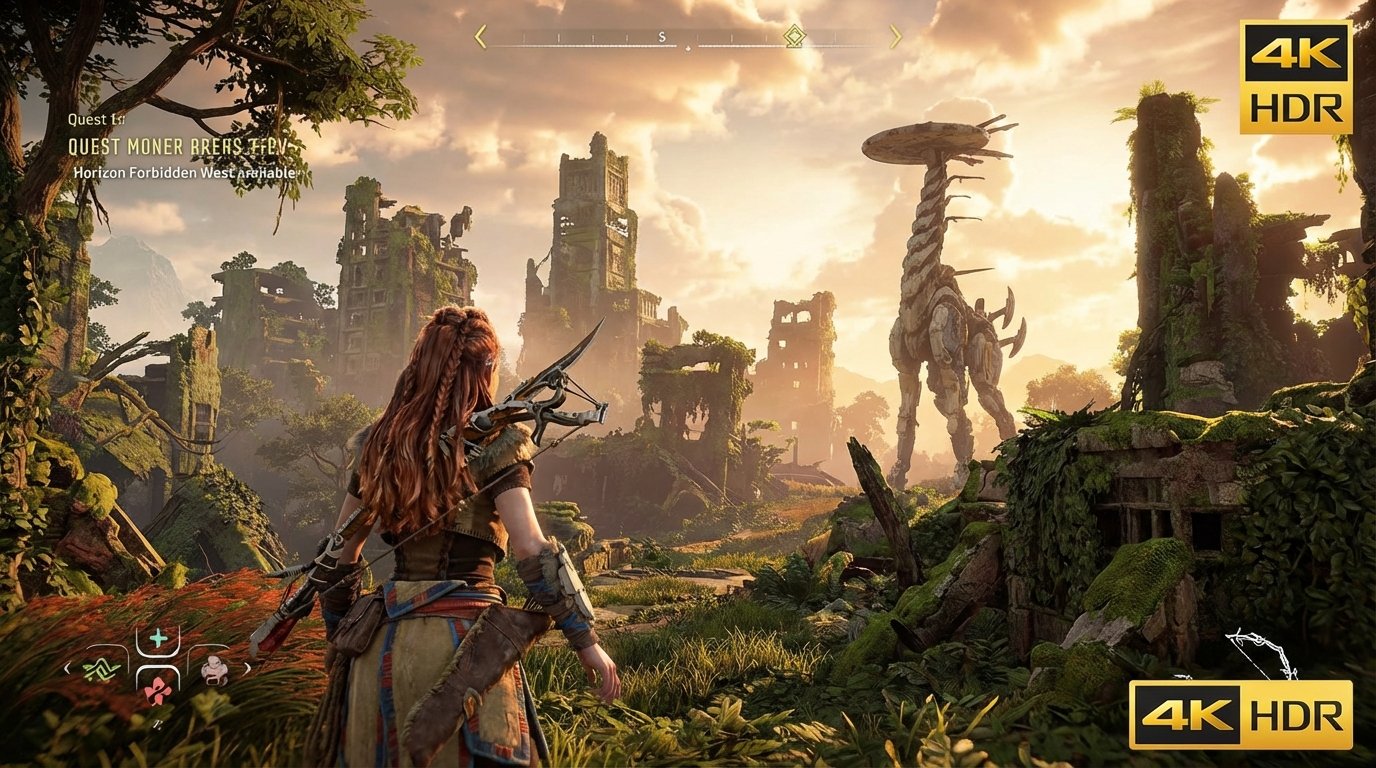The width and height of the screenshot is (1376, 768).
Task: Cycle to previous tool with left carousel chevron
Action: [67, 668]
